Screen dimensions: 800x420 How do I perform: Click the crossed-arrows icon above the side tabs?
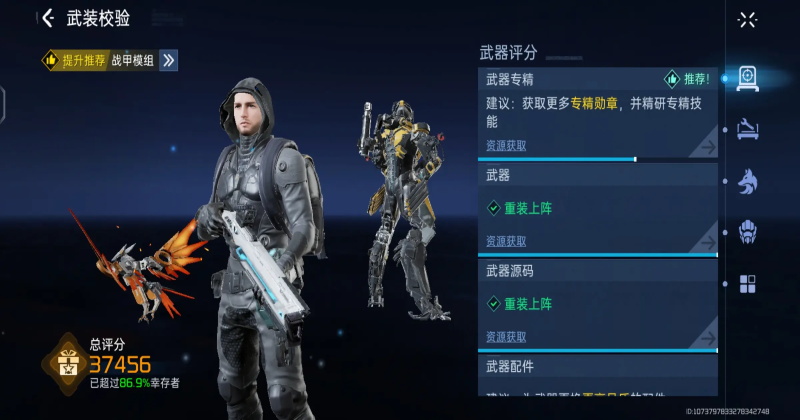tap(747, 19)
